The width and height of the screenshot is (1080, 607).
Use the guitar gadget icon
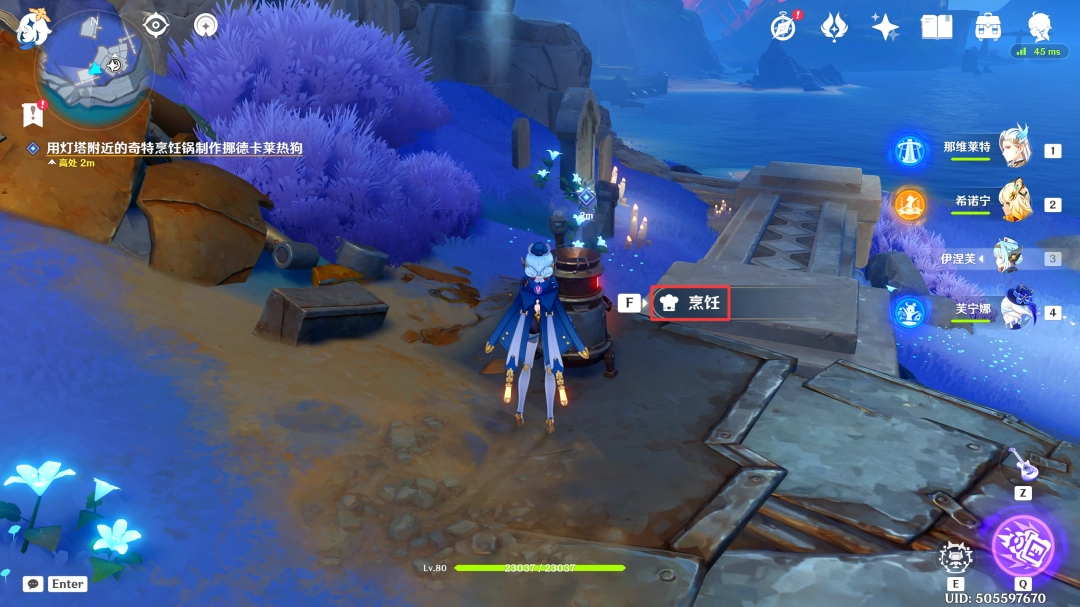(1023, 465)
